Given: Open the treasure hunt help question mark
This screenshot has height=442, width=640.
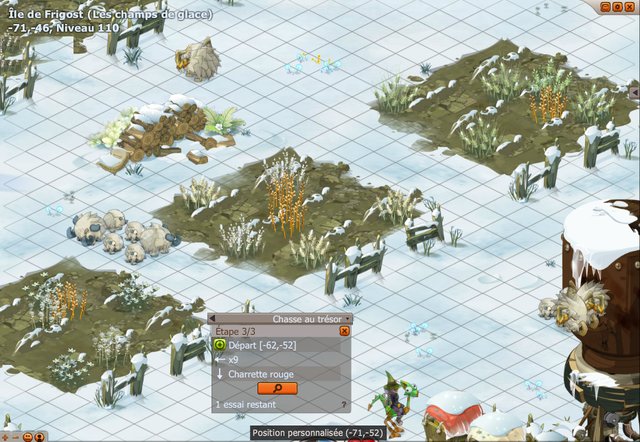Looking at the screenshot, I should coord(344,405).
